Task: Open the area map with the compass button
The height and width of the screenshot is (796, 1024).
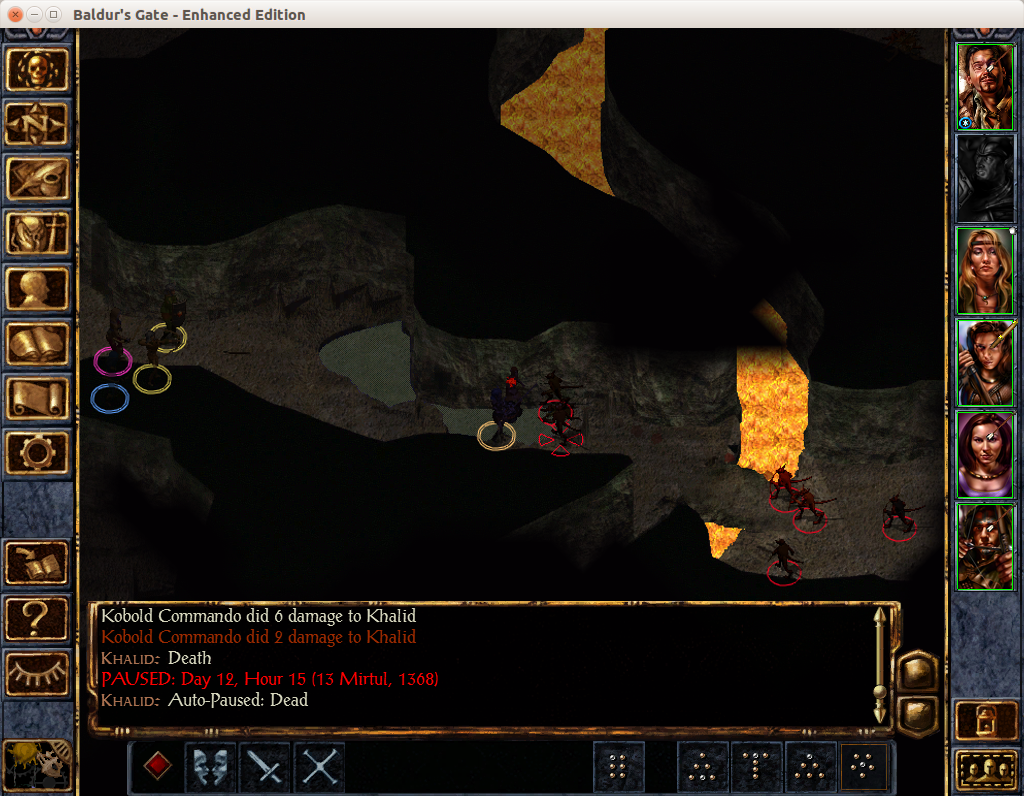Action: pos(38,124)
